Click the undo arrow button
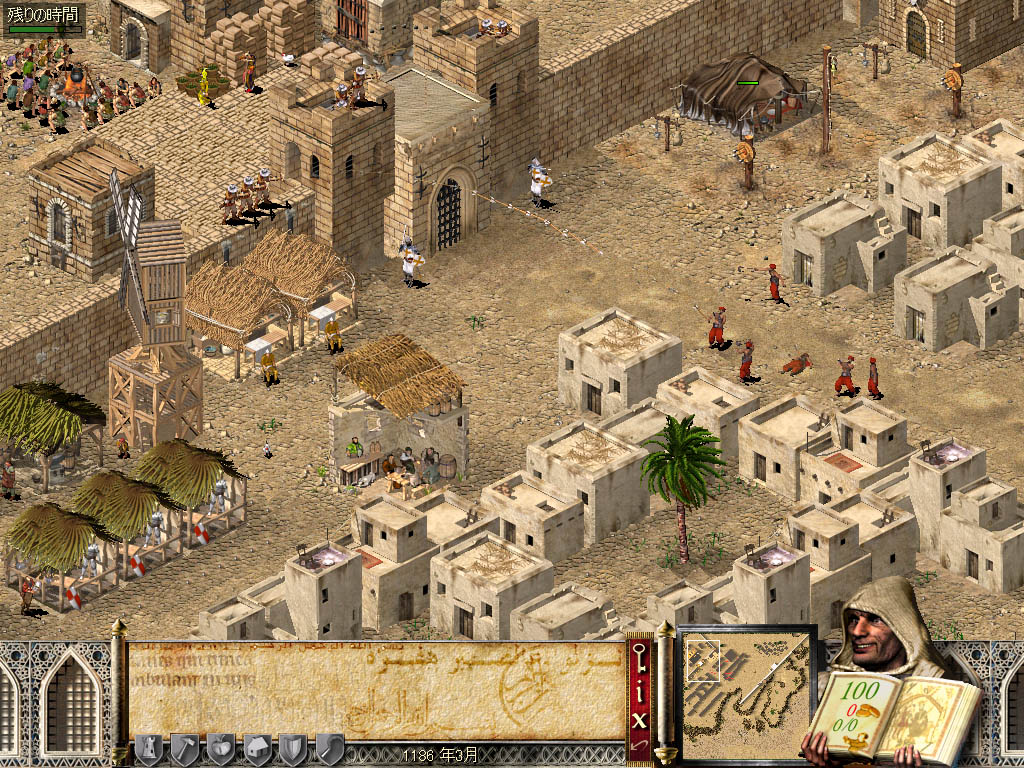 (x=640, y=746)
